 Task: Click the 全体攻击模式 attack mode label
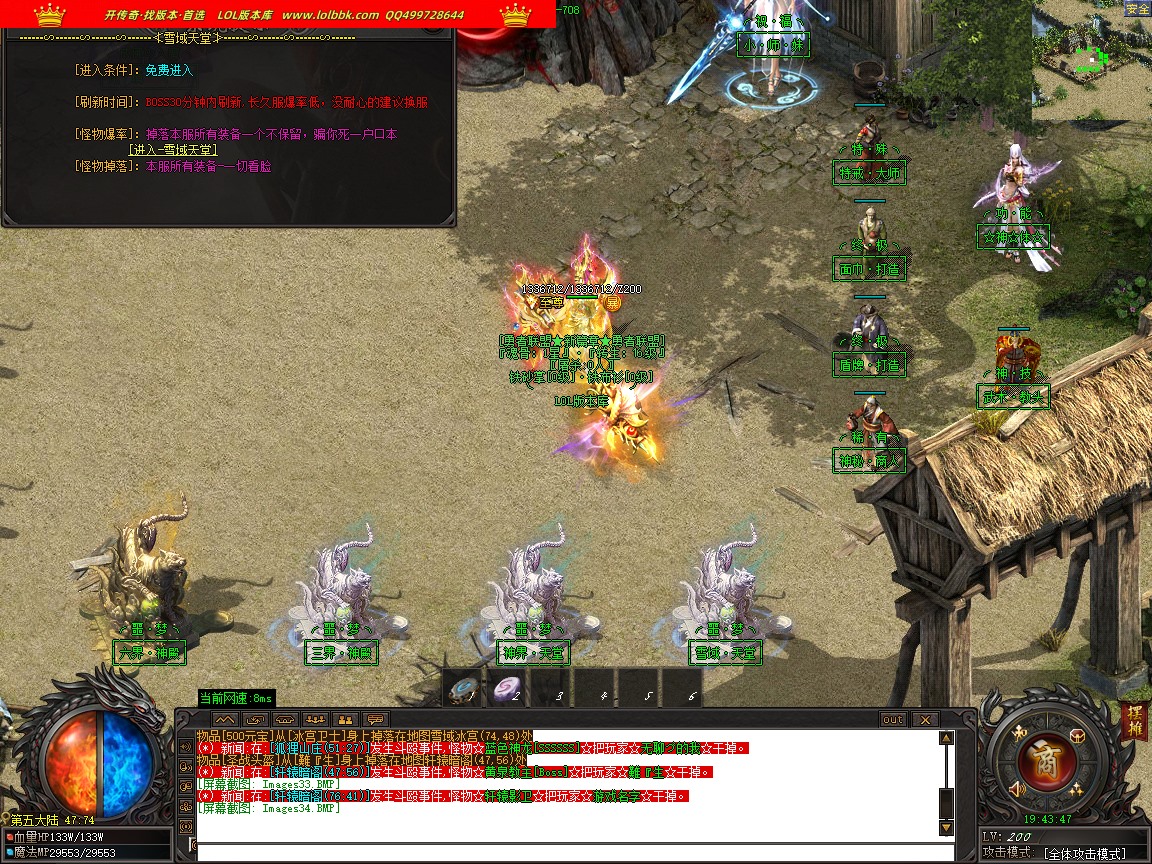click(1086, 853)
